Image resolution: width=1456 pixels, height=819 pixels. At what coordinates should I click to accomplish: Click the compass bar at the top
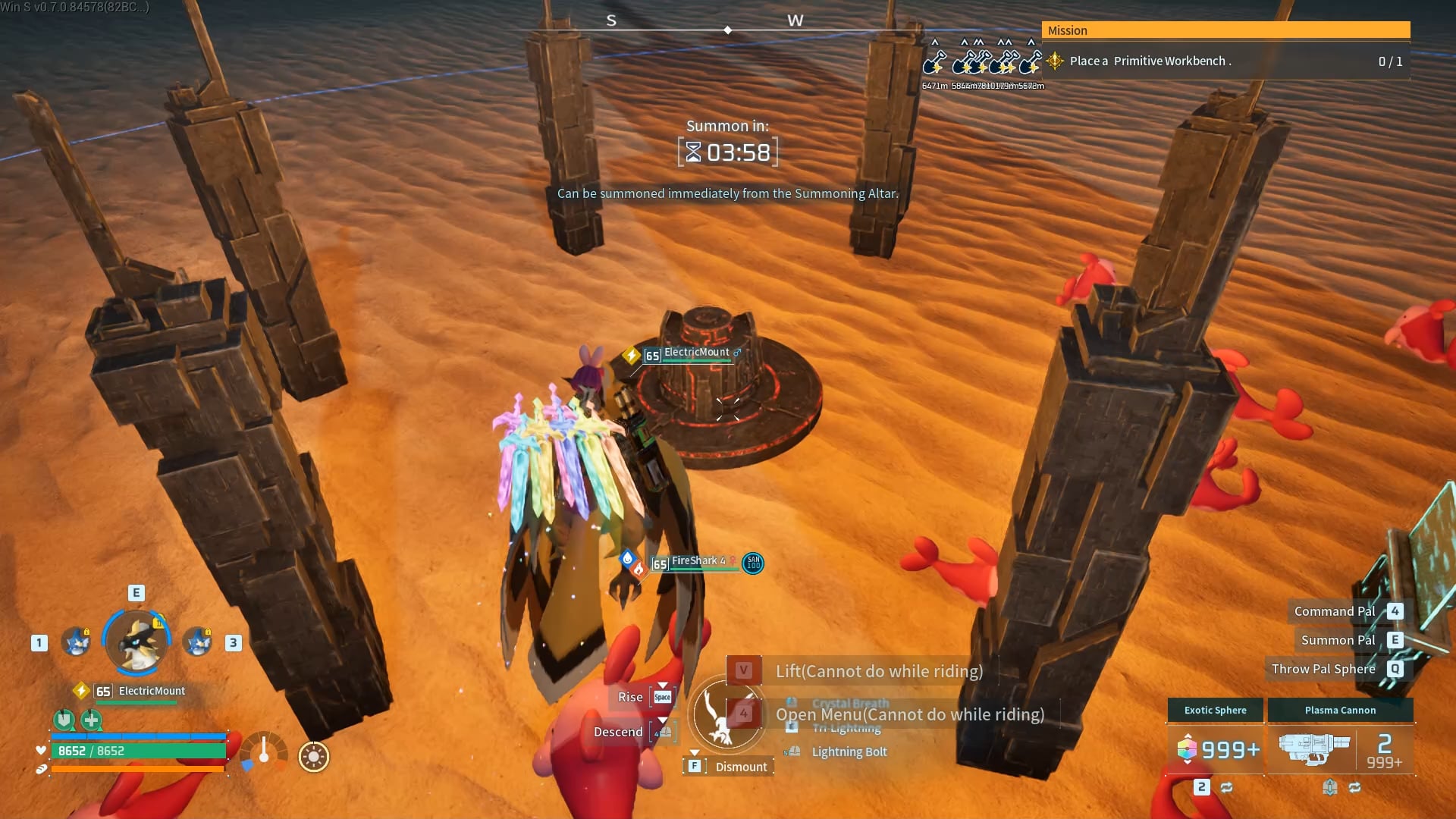coord(726,30)
